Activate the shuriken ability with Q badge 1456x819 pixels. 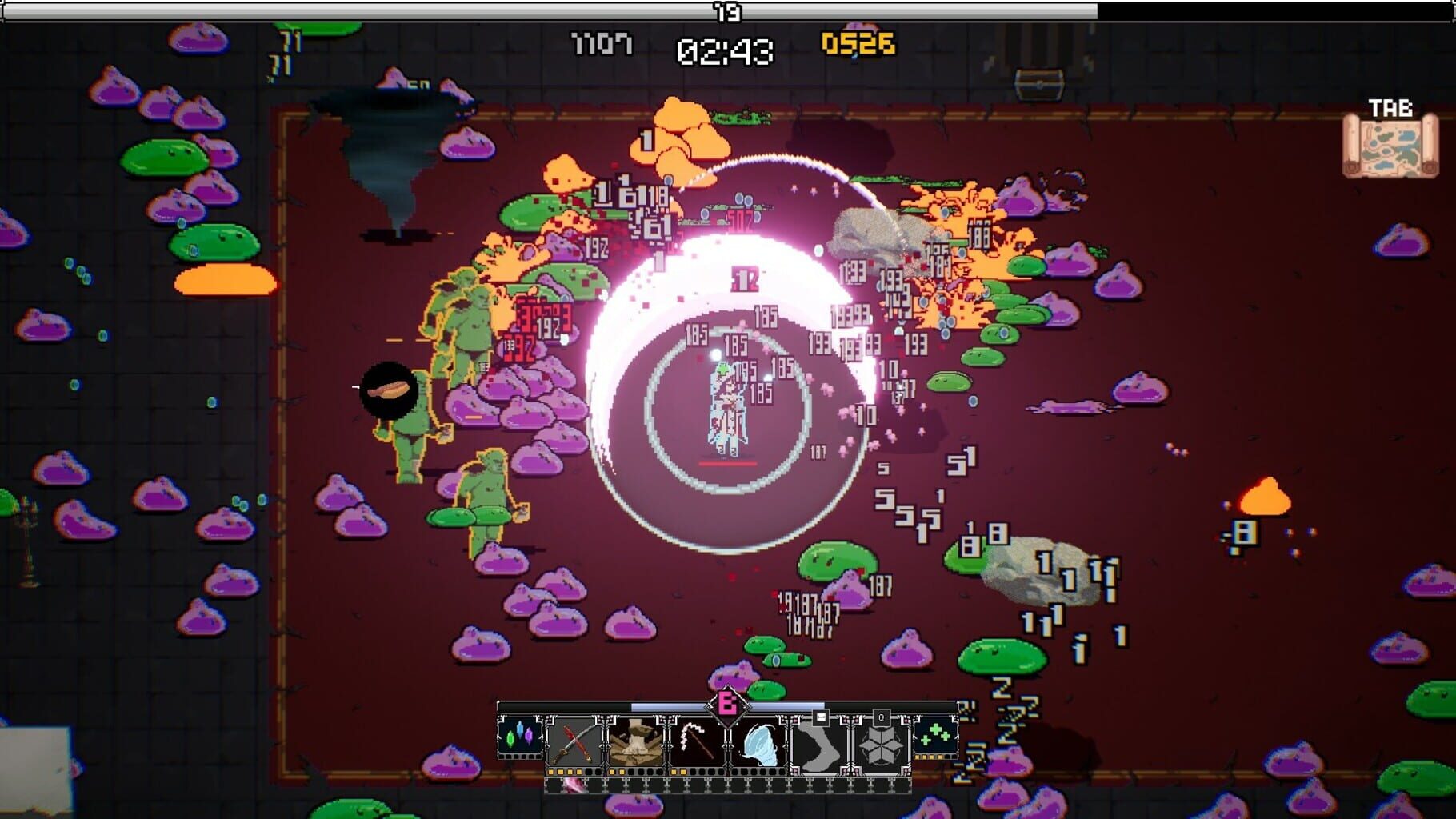879,745
